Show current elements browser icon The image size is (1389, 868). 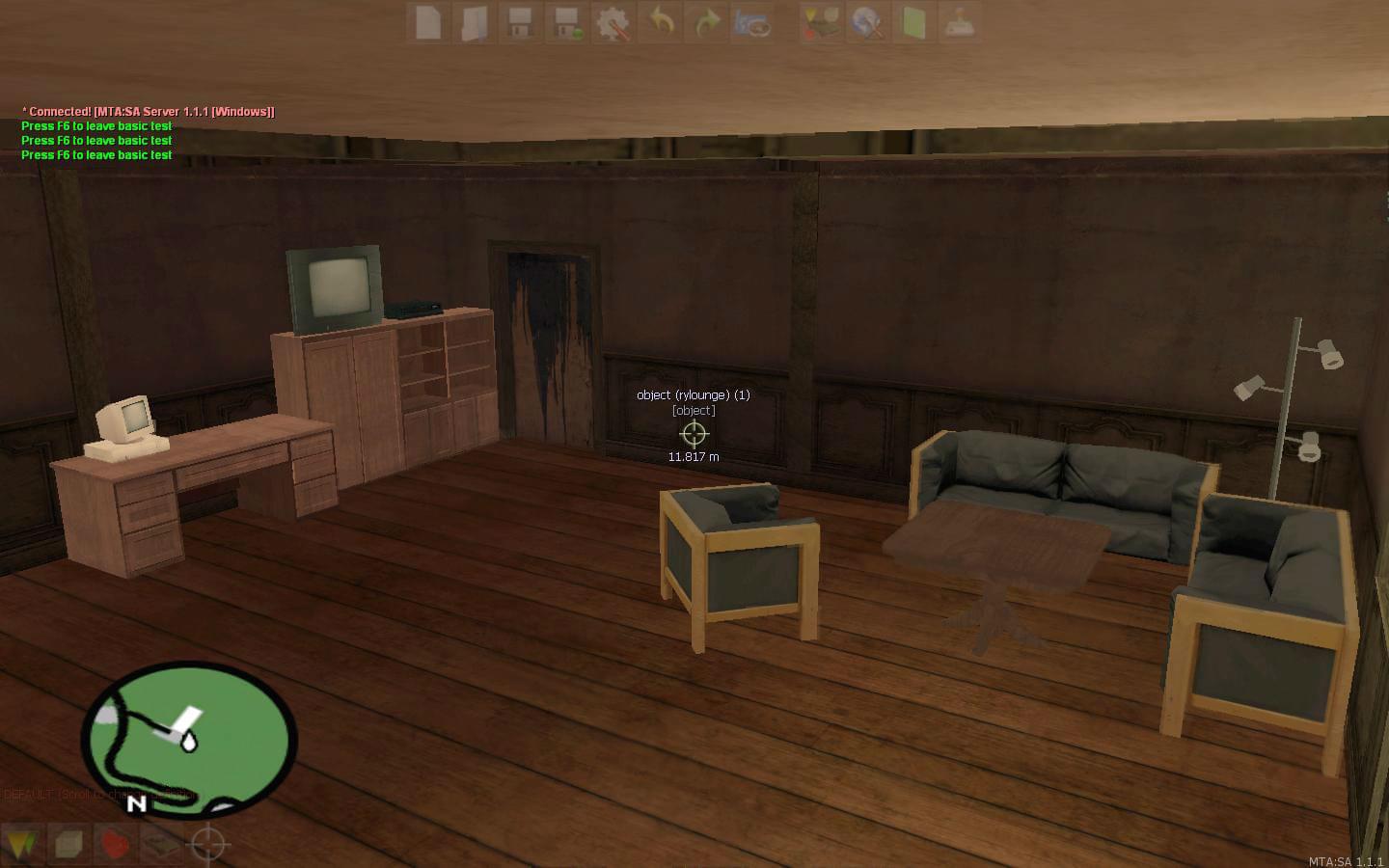coord(821,22)
